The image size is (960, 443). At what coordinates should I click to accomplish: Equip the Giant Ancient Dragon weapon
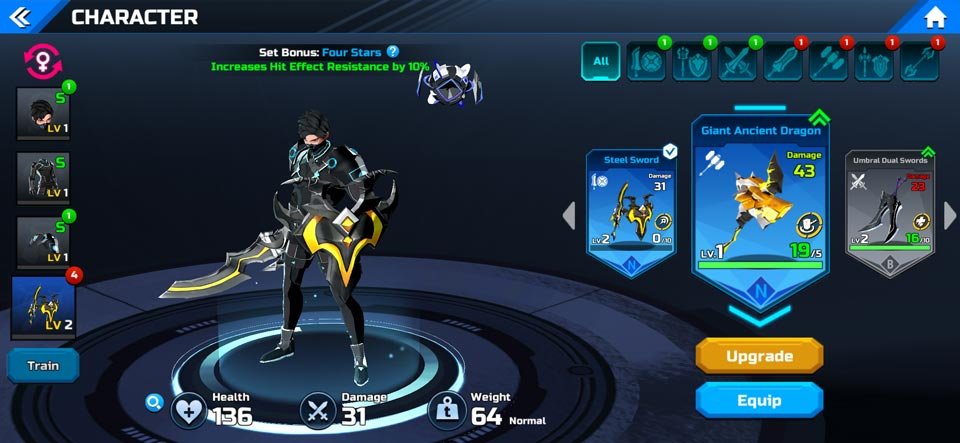click(x=759, y=400)
